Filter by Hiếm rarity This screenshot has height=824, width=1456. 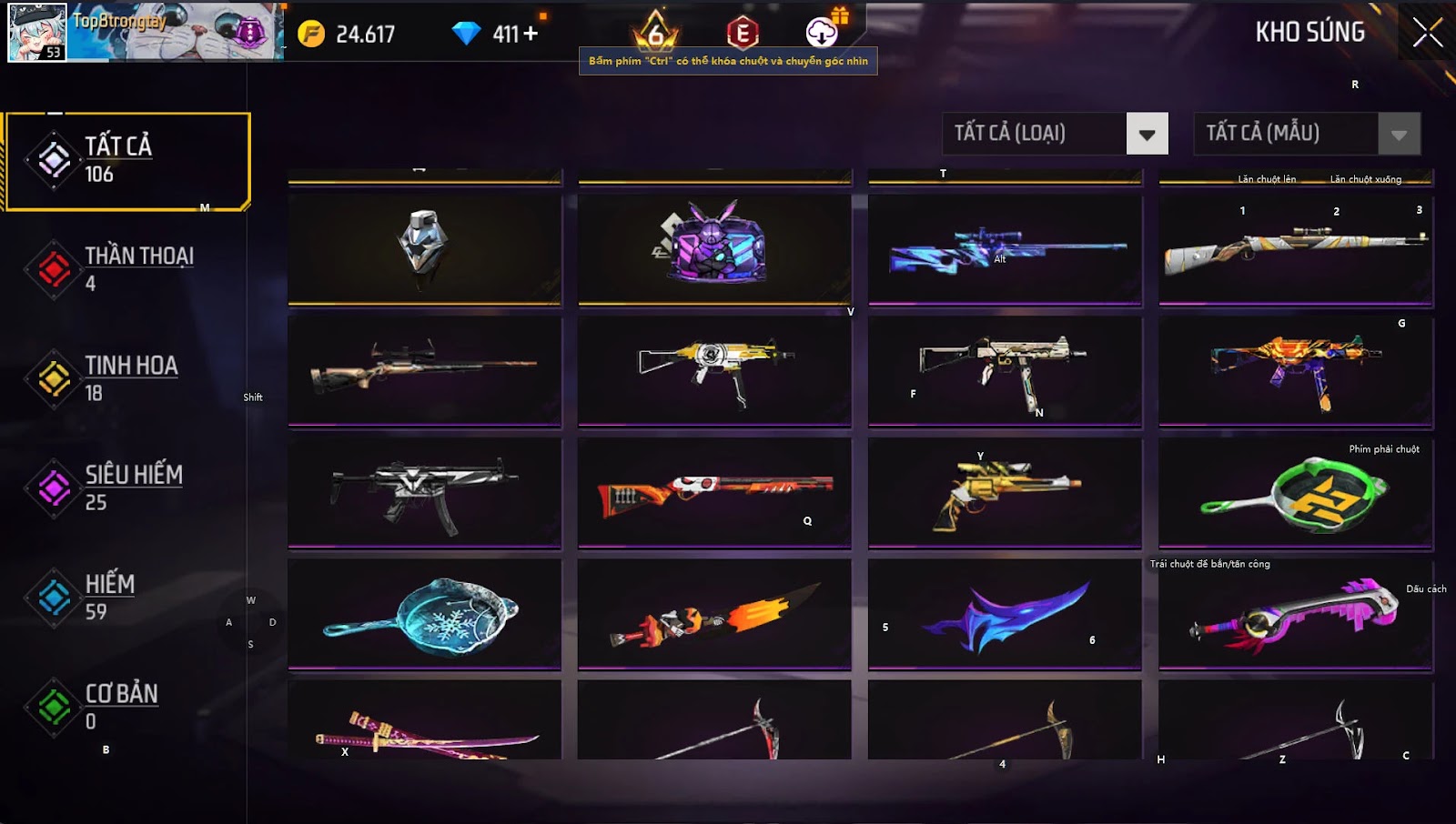point(127,597)
